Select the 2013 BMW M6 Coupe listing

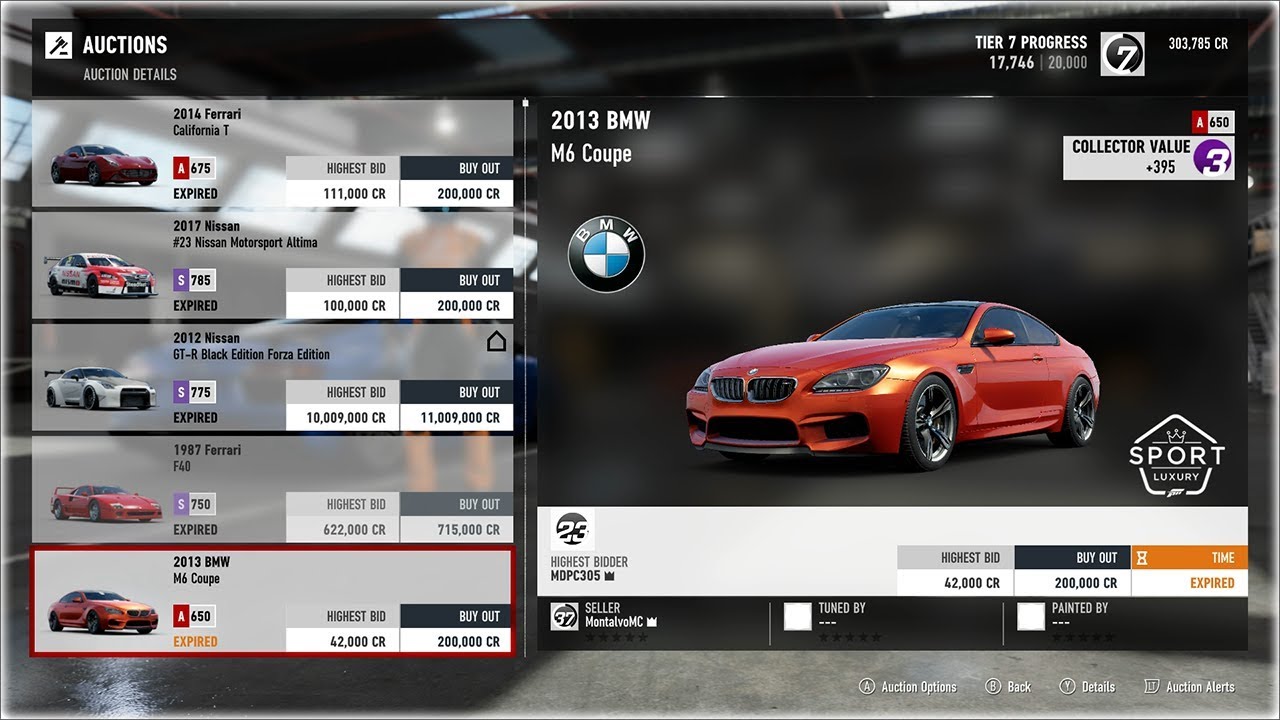click(272, 601)
